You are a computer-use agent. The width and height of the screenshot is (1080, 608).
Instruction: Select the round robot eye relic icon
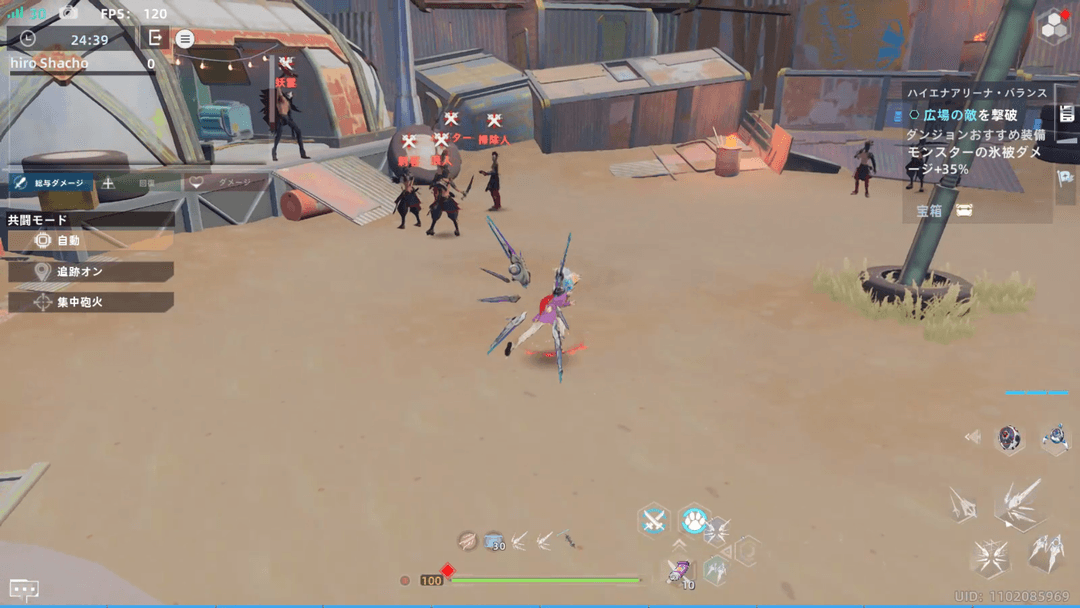1010,438
